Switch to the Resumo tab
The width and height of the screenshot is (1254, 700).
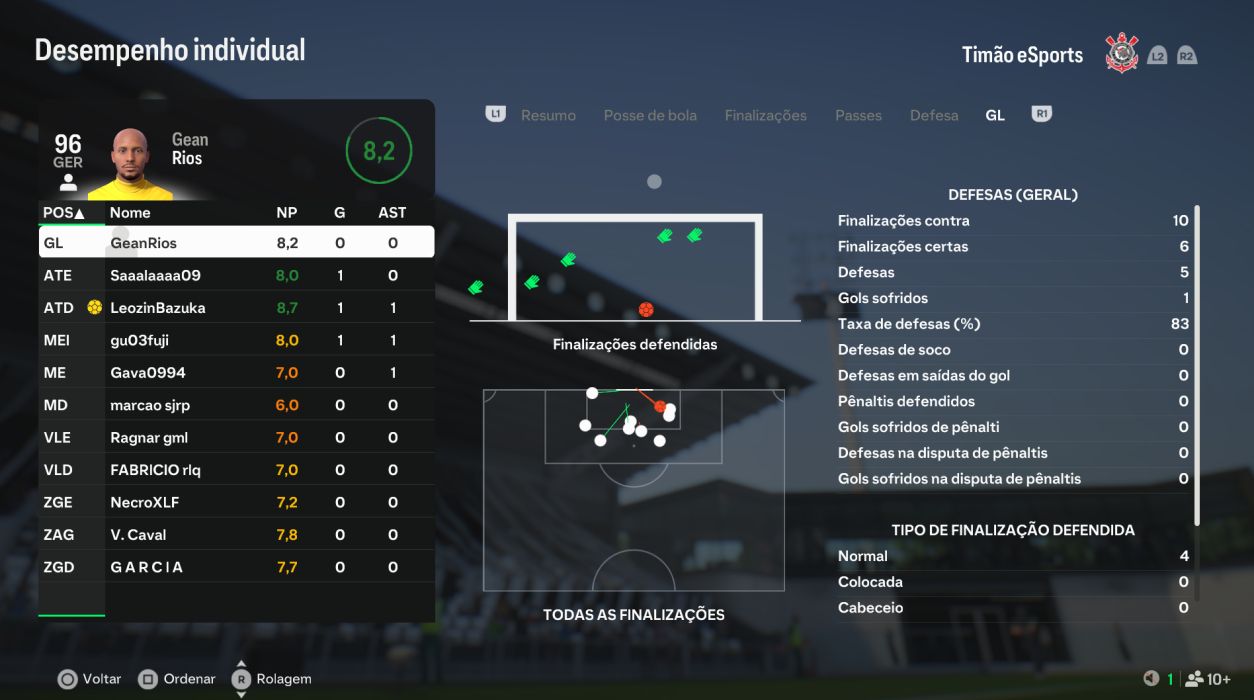point(548,116)
